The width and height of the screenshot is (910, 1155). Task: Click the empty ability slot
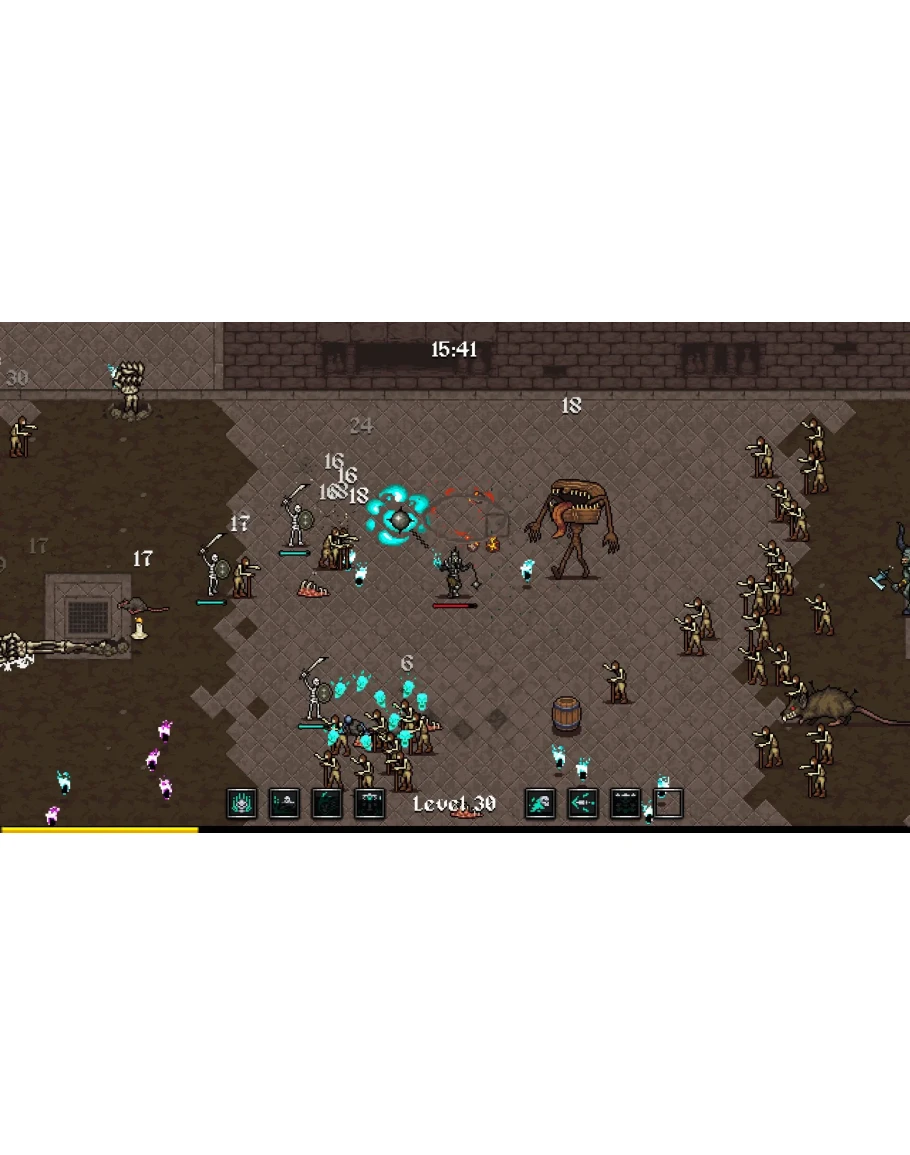pyautogui.click(x=668, y=803)
